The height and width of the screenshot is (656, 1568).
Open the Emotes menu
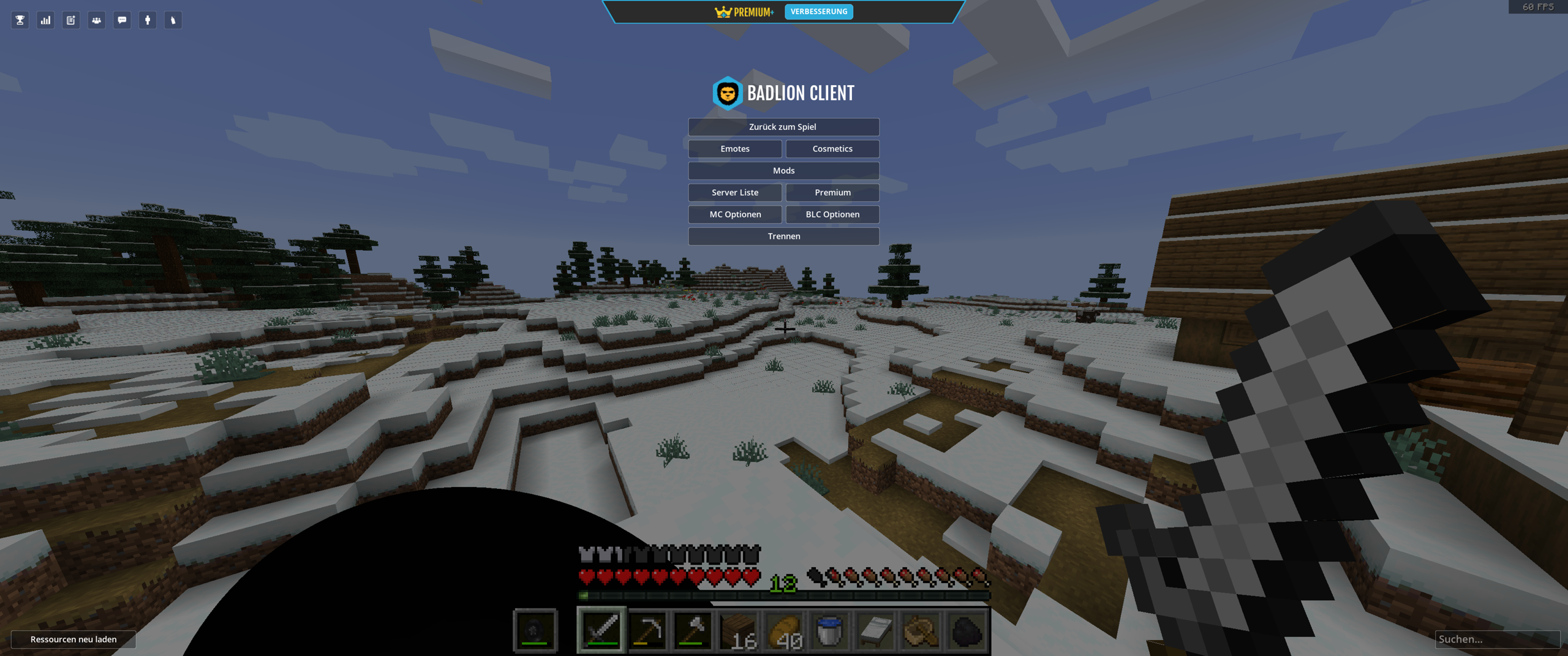[734, 148]
